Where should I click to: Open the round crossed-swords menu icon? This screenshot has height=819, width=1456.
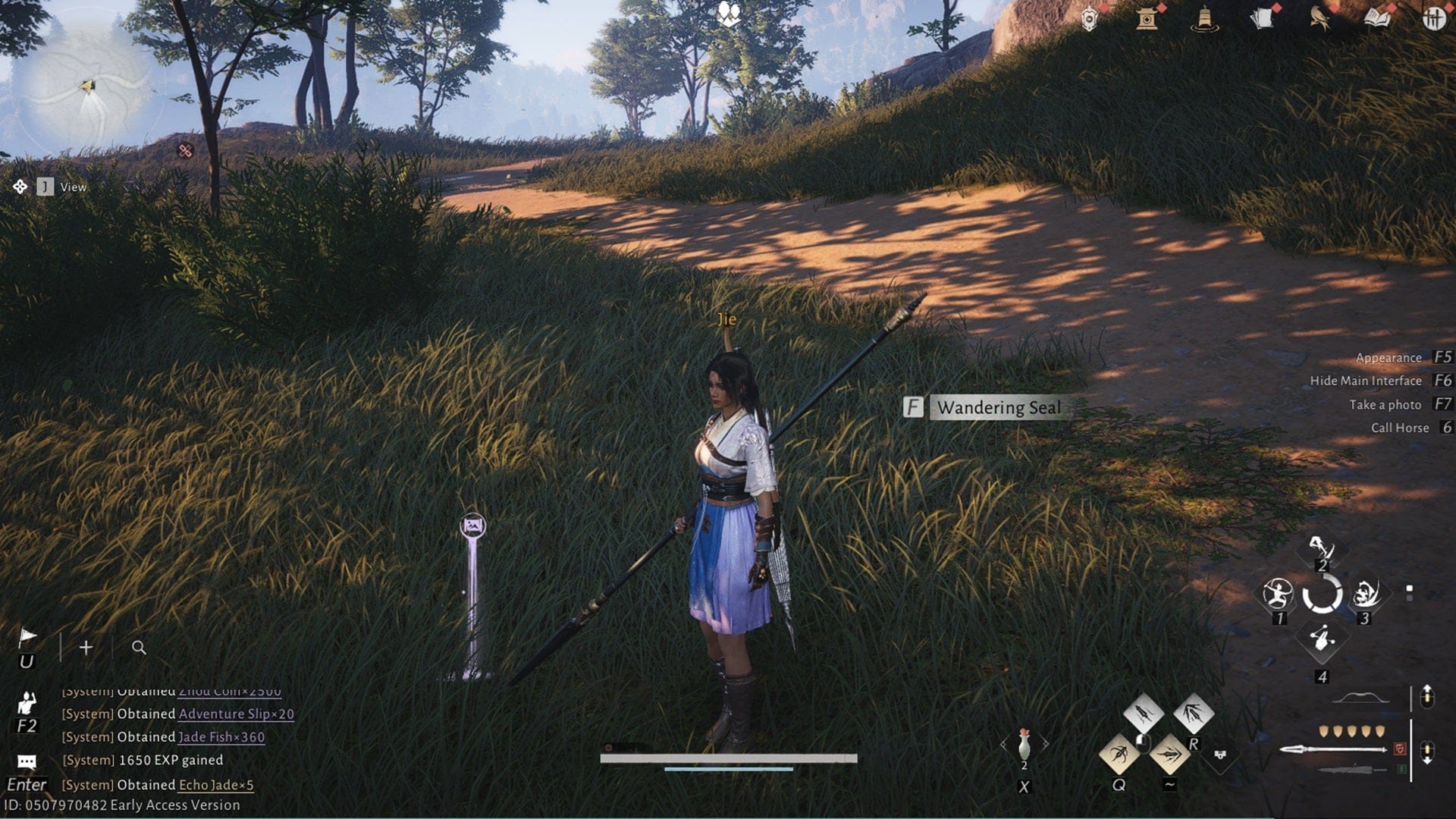point(1433,19)
